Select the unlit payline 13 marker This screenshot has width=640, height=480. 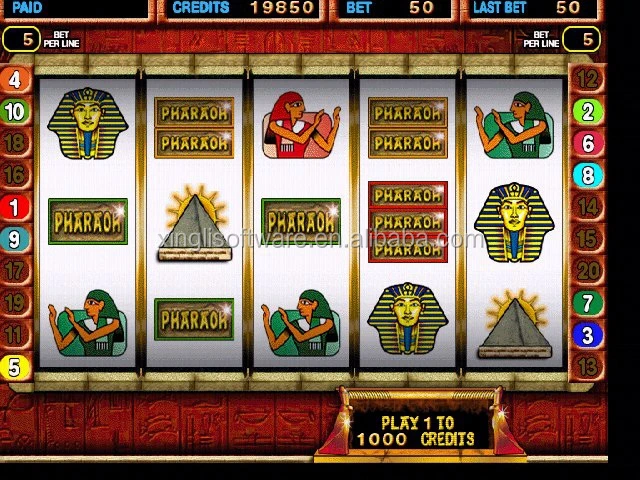click(588, 366)
